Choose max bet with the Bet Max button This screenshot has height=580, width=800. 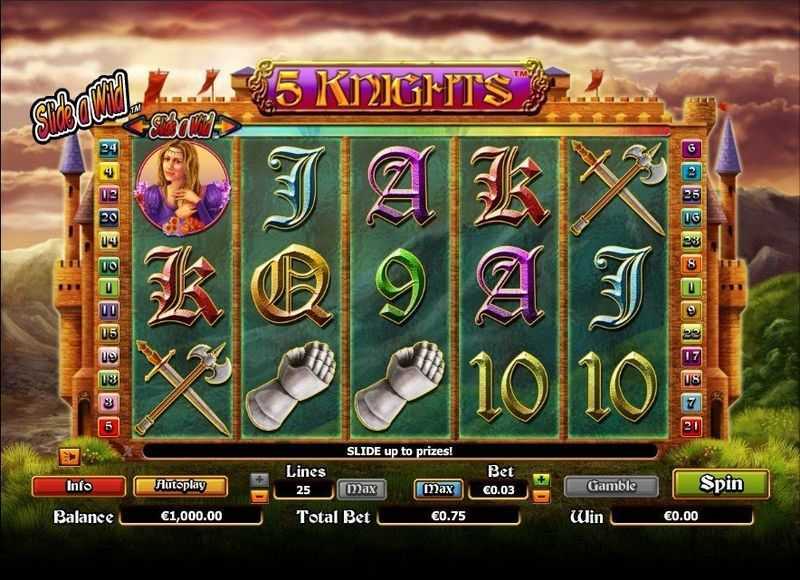pos(439,489)
